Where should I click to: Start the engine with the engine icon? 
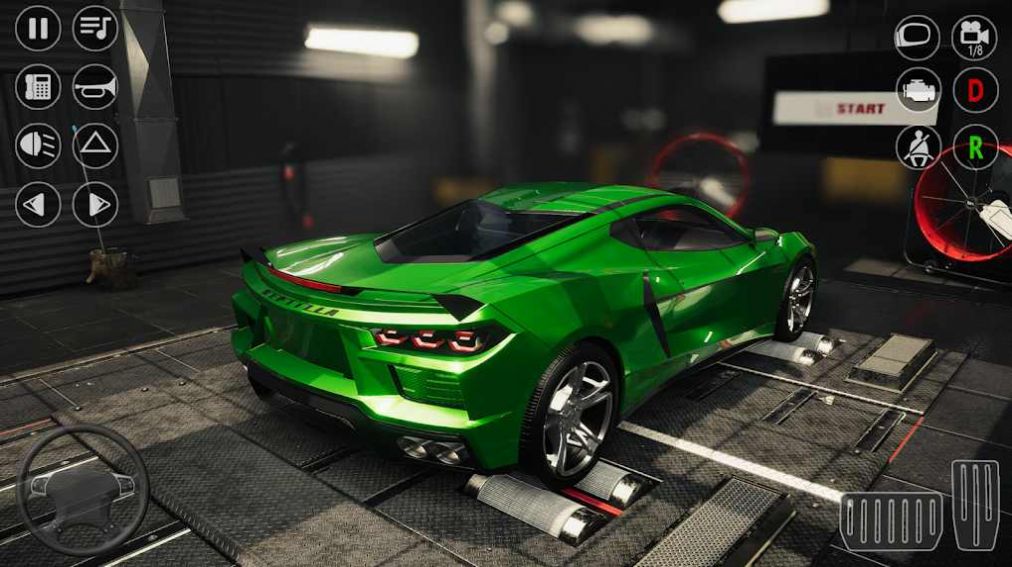917,91
